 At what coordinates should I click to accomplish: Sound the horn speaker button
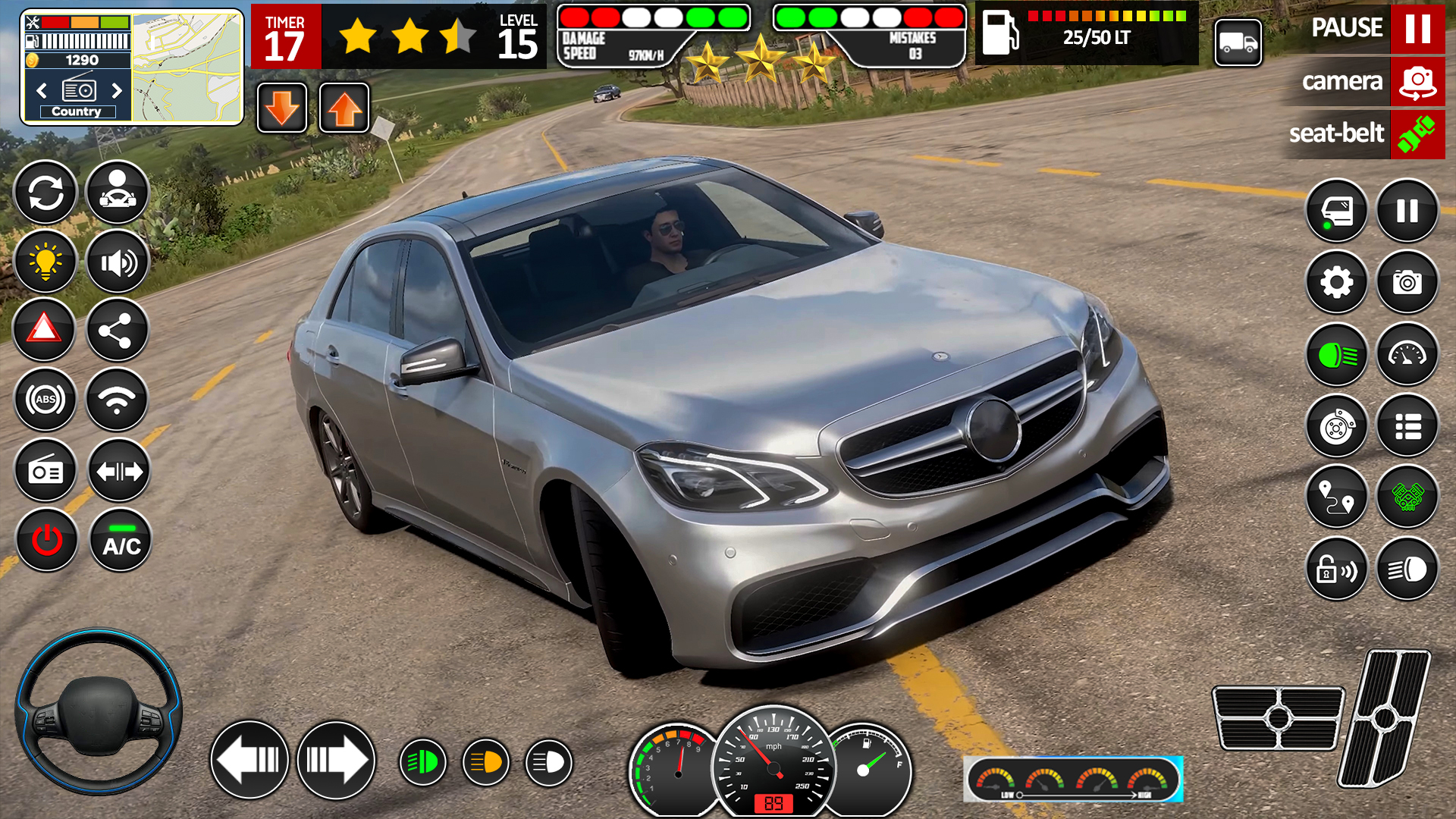point(118,262)
